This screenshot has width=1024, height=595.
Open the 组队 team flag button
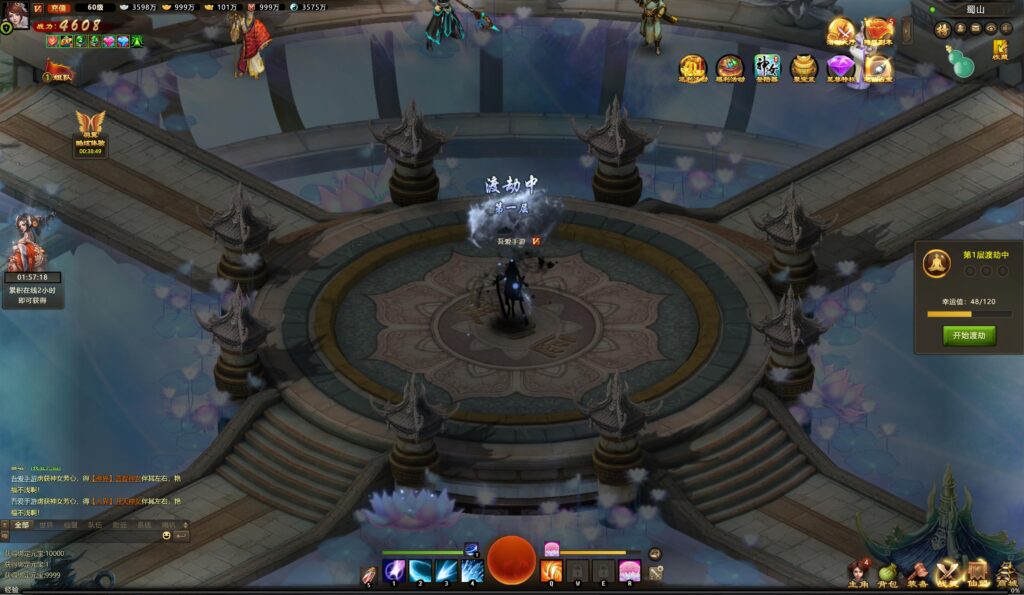(57, 72)
